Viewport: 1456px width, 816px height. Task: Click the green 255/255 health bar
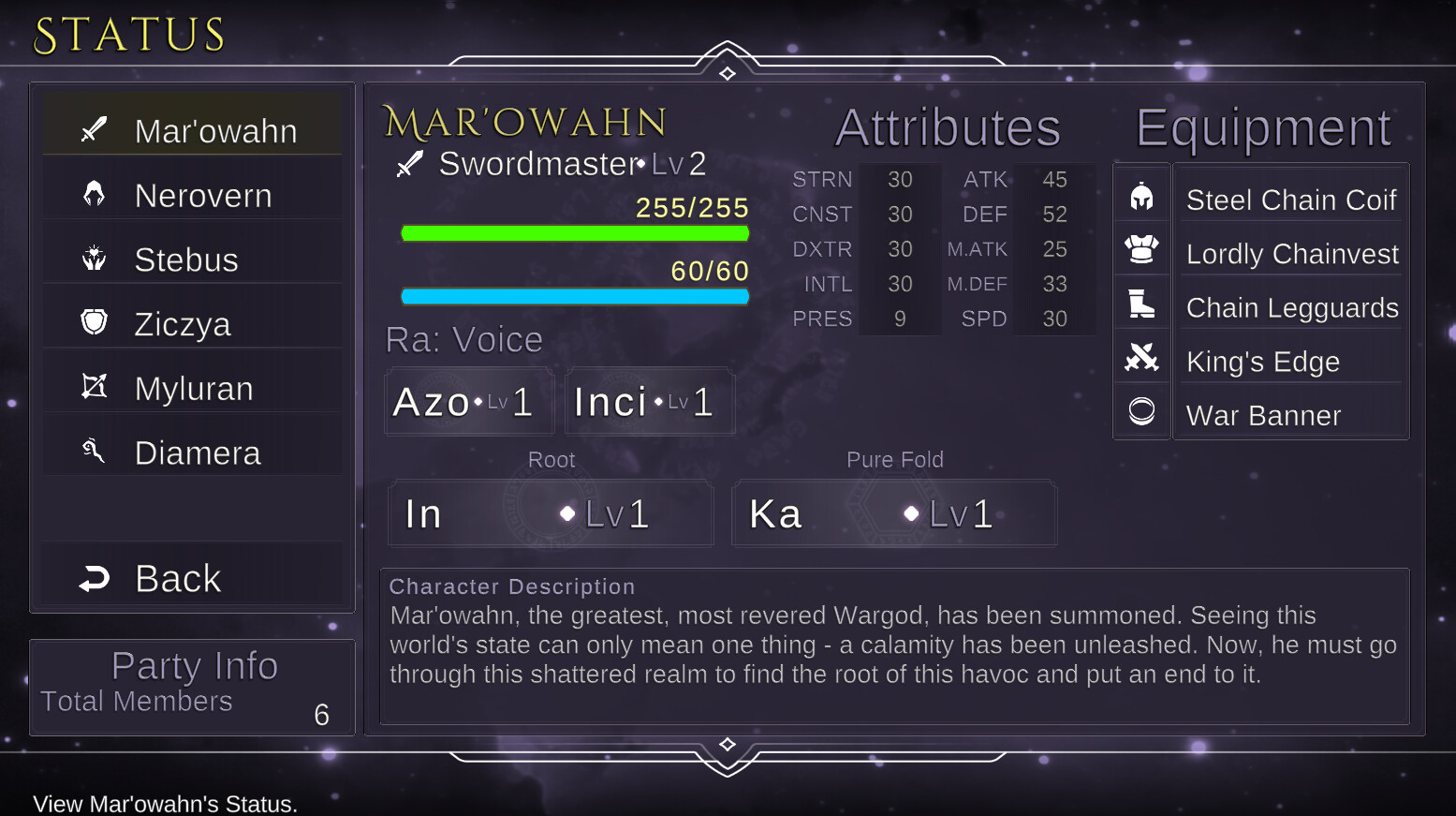pos(574,232)
